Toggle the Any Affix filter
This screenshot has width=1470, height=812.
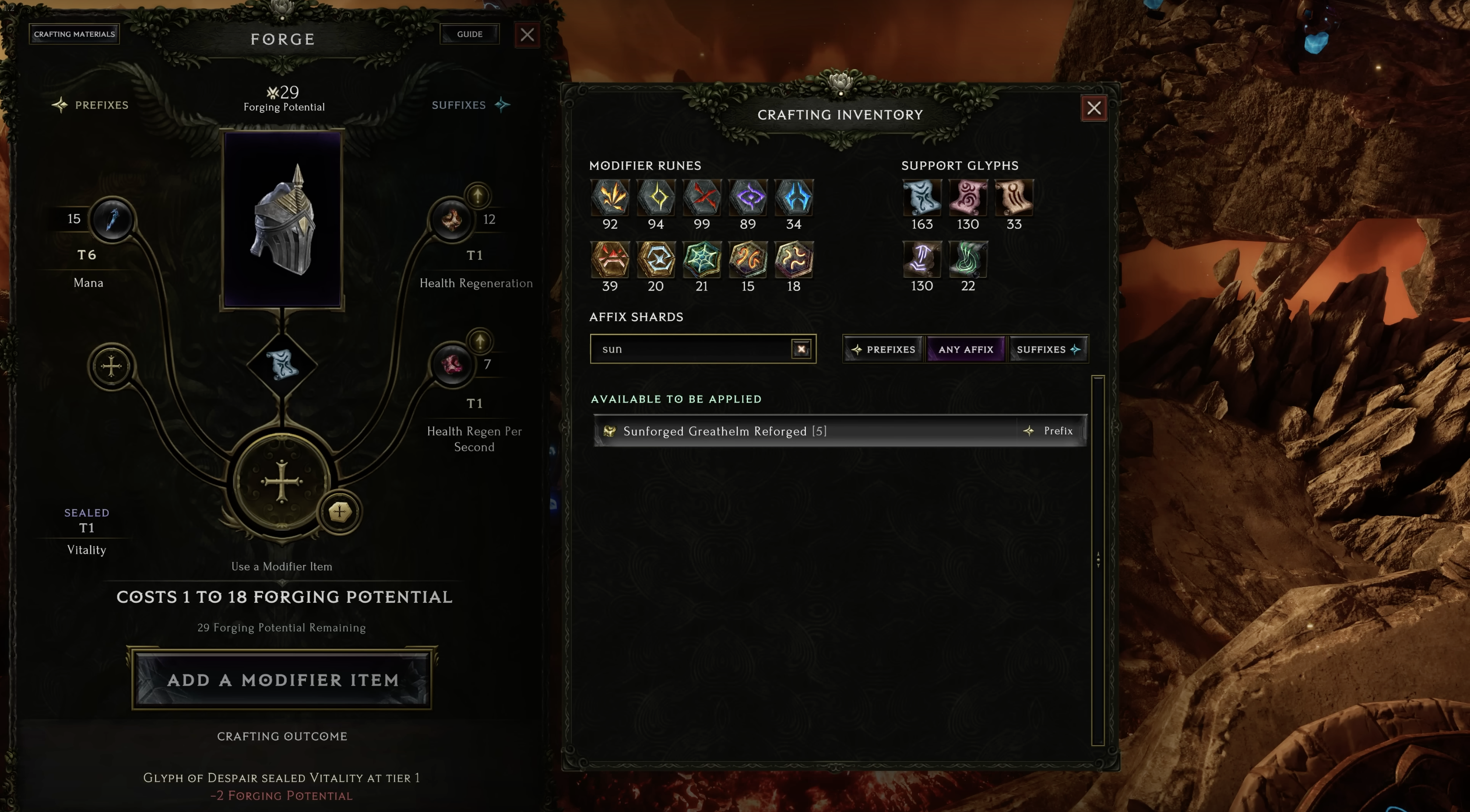pyautogui.click(x=966, y=349)
